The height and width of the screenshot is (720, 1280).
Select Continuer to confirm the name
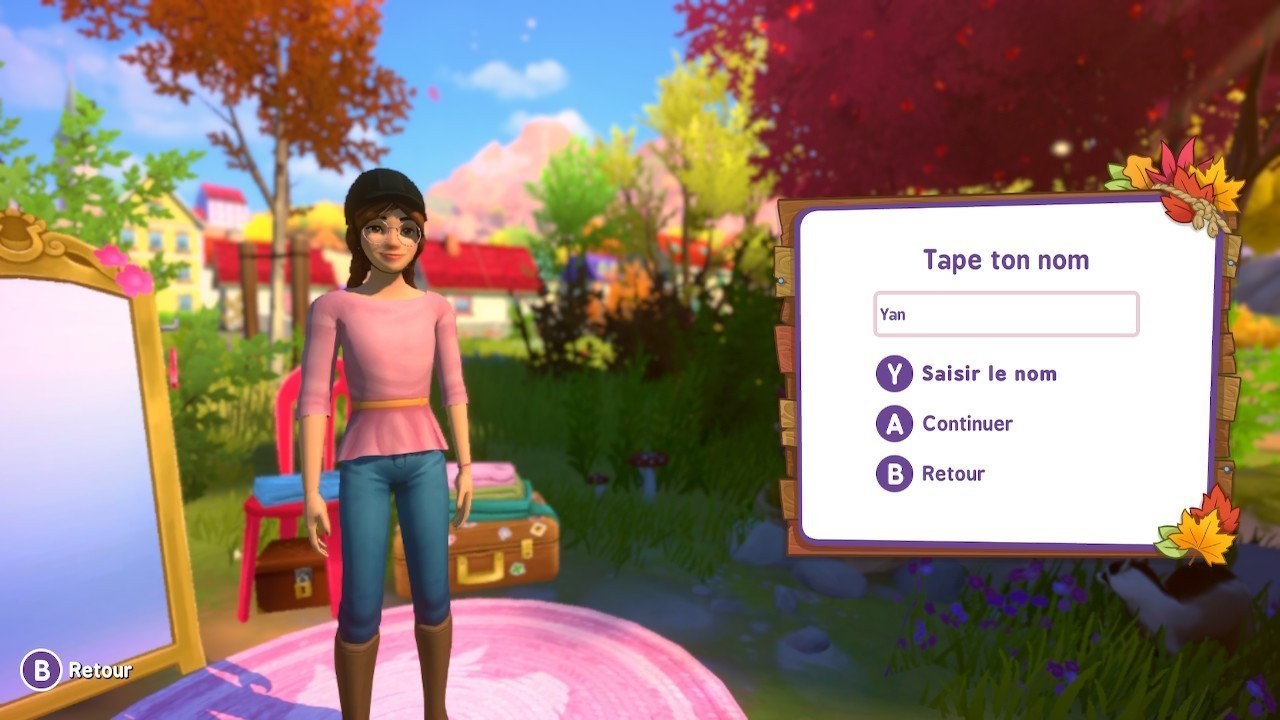tap(966, 423)
